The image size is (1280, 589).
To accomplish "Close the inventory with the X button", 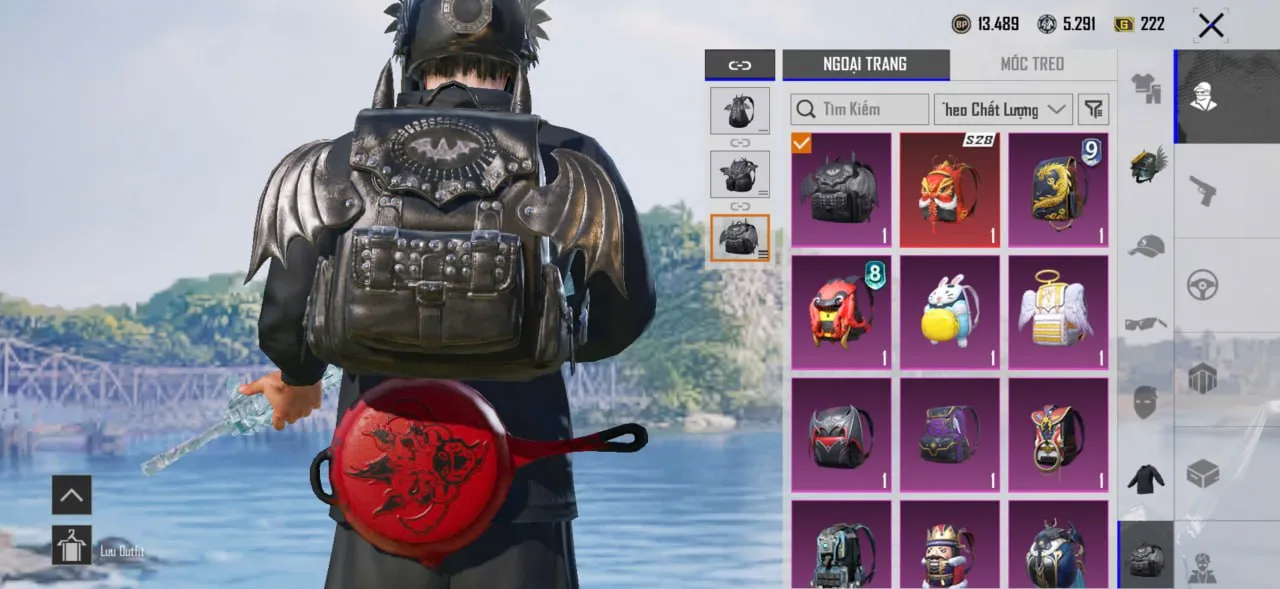I will click(x=1211, y=25).
